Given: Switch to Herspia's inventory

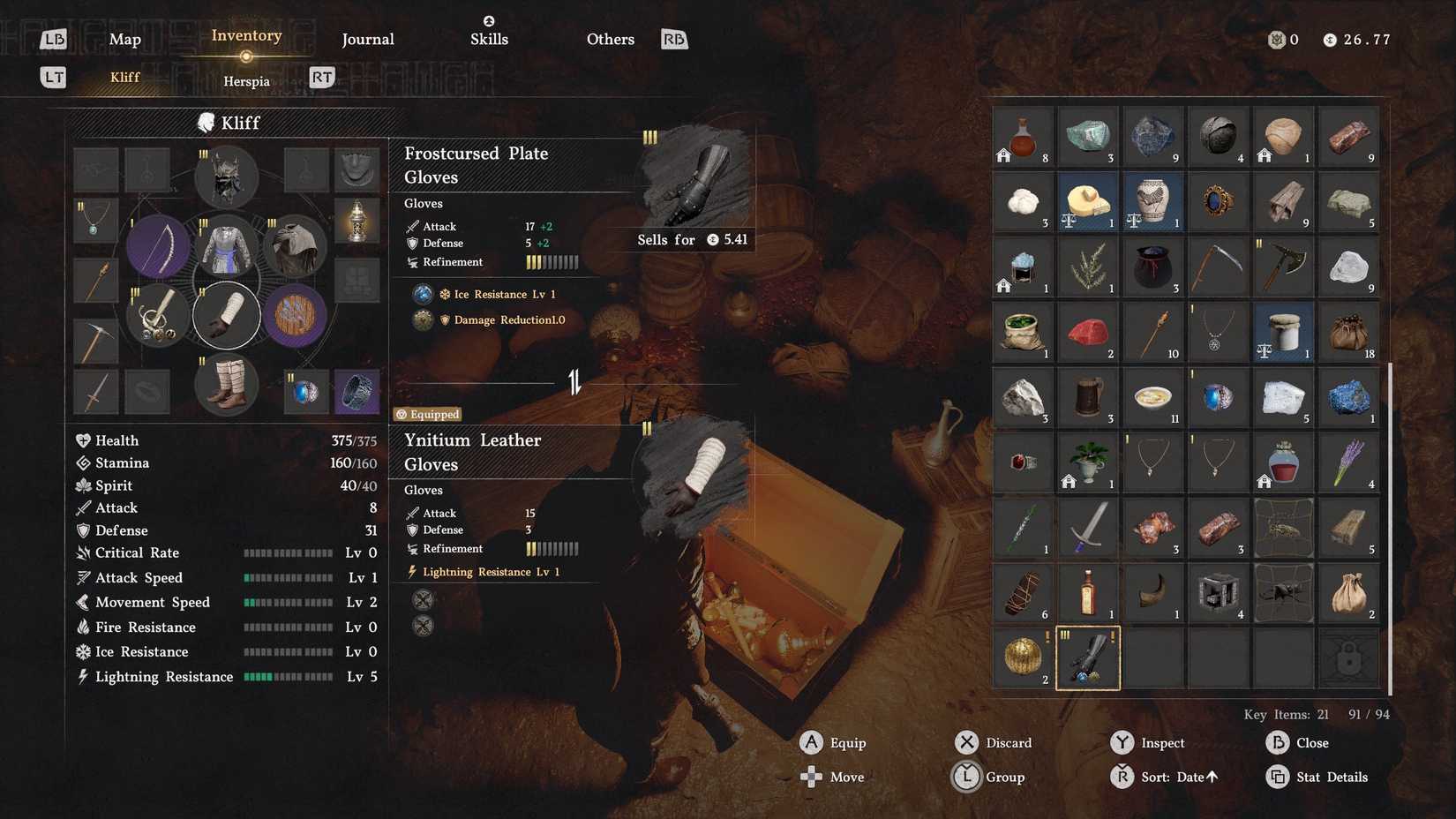Looking at the screenshot, I should [246, 80].
